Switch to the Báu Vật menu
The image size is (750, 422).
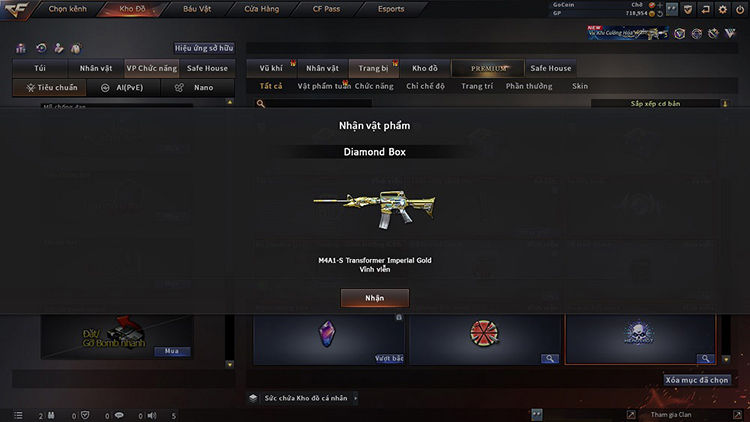197,8
